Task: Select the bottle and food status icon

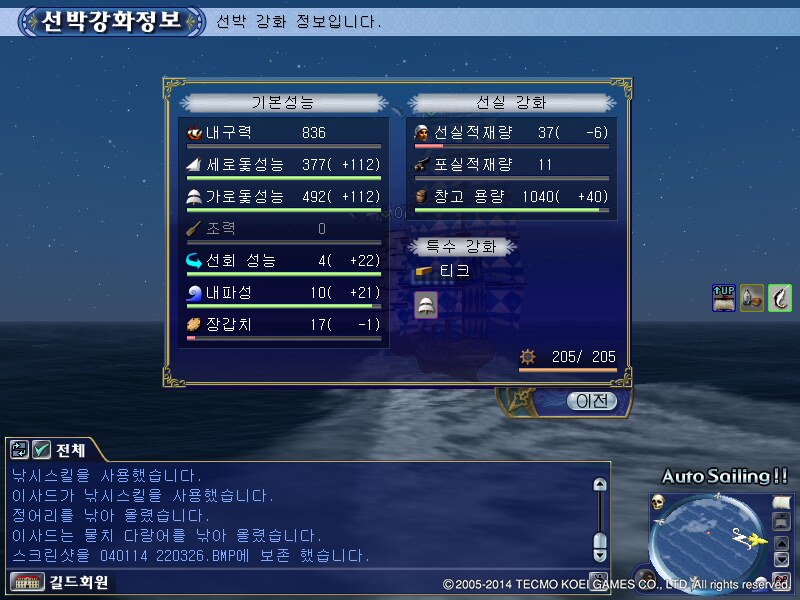Action: click(x=752, y=298)
